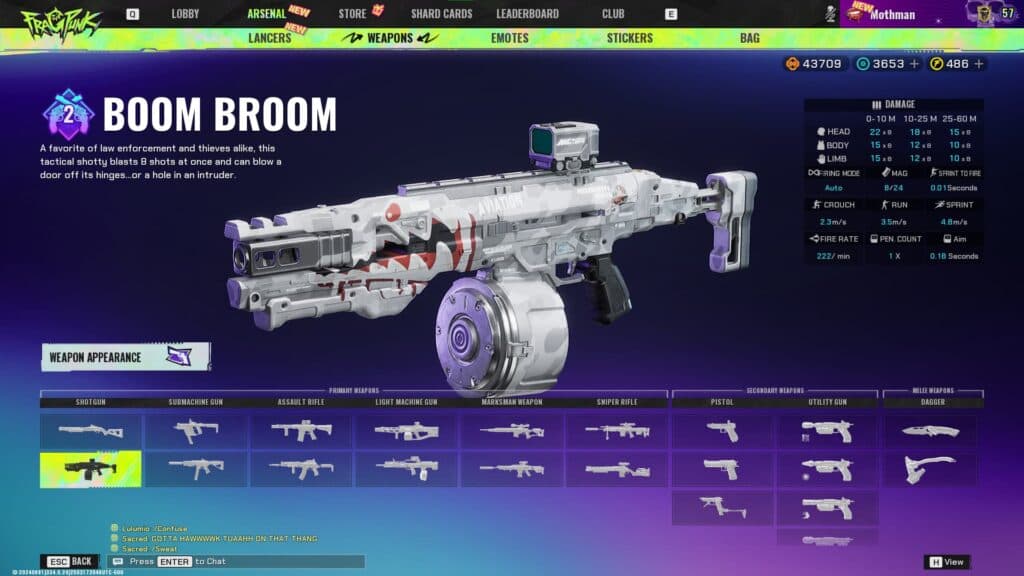Screen dimensions: 1024x576
Task: Go to the Club tab
Action: tap(613, 14)
